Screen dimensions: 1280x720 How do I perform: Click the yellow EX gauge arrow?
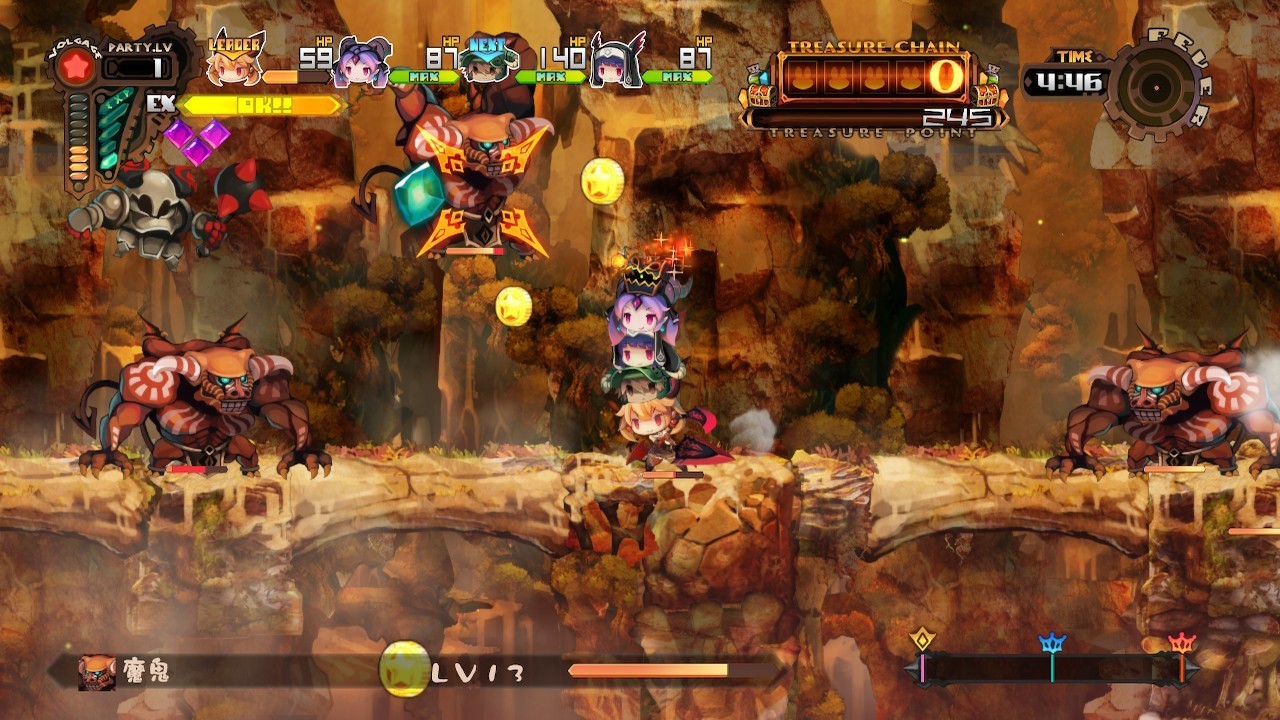coord(262,105)
